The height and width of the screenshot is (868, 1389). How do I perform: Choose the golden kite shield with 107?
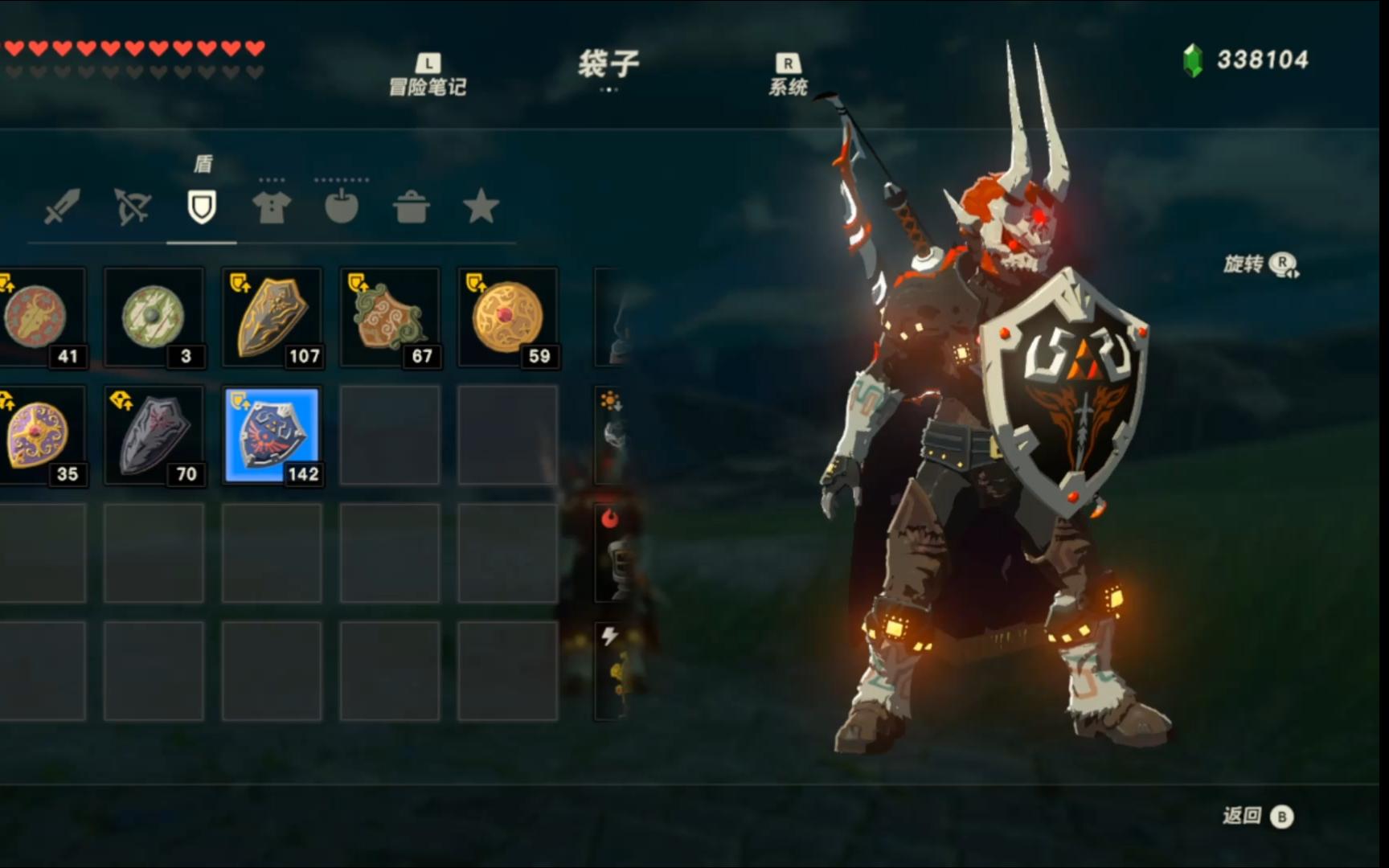point(272,317)
